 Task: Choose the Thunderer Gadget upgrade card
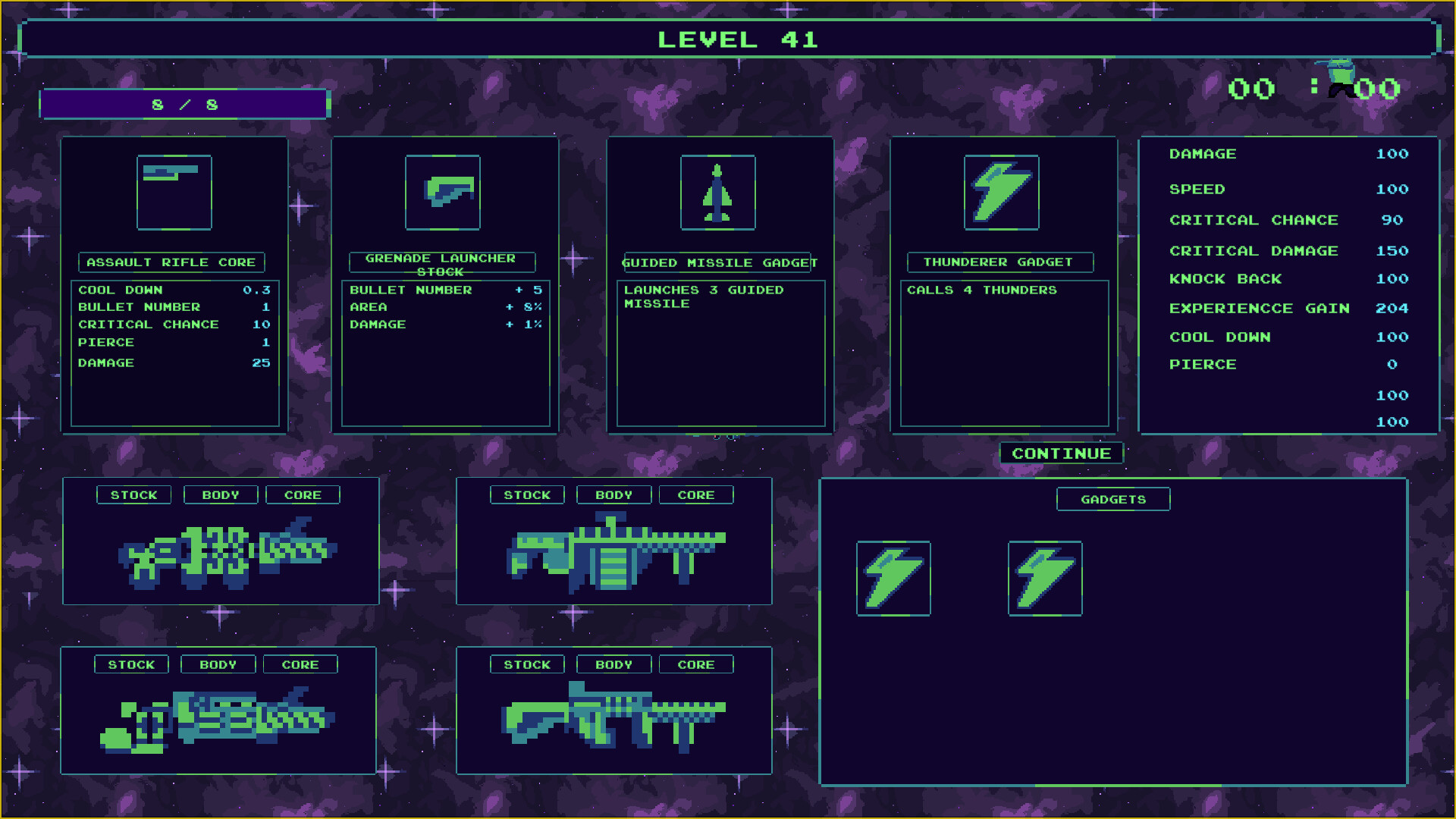[x=1003, y=284]
